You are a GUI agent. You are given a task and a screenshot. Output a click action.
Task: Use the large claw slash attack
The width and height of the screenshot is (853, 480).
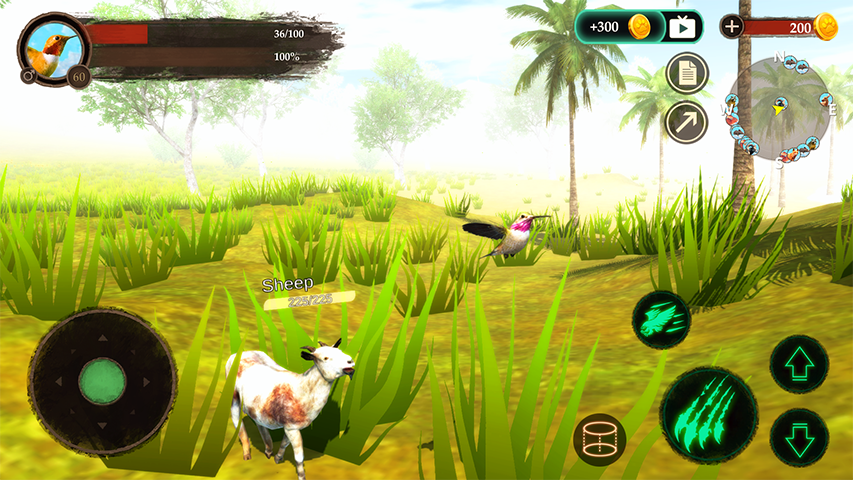pyautogui.click(x=709, y=414)
